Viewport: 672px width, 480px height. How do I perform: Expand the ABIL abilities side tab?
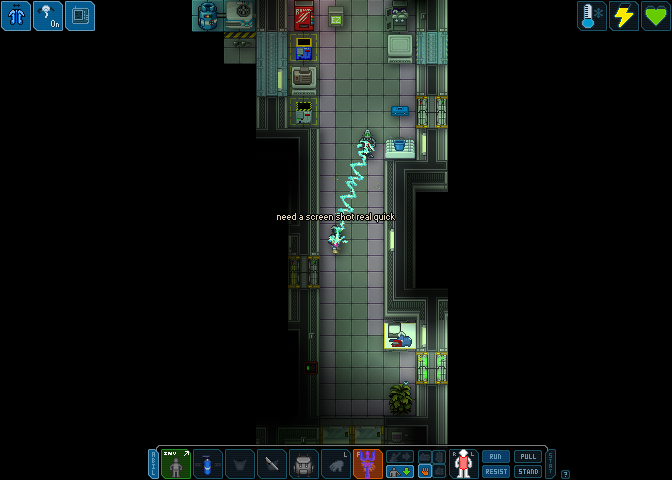pyautogui.click(x=154, y=463)
